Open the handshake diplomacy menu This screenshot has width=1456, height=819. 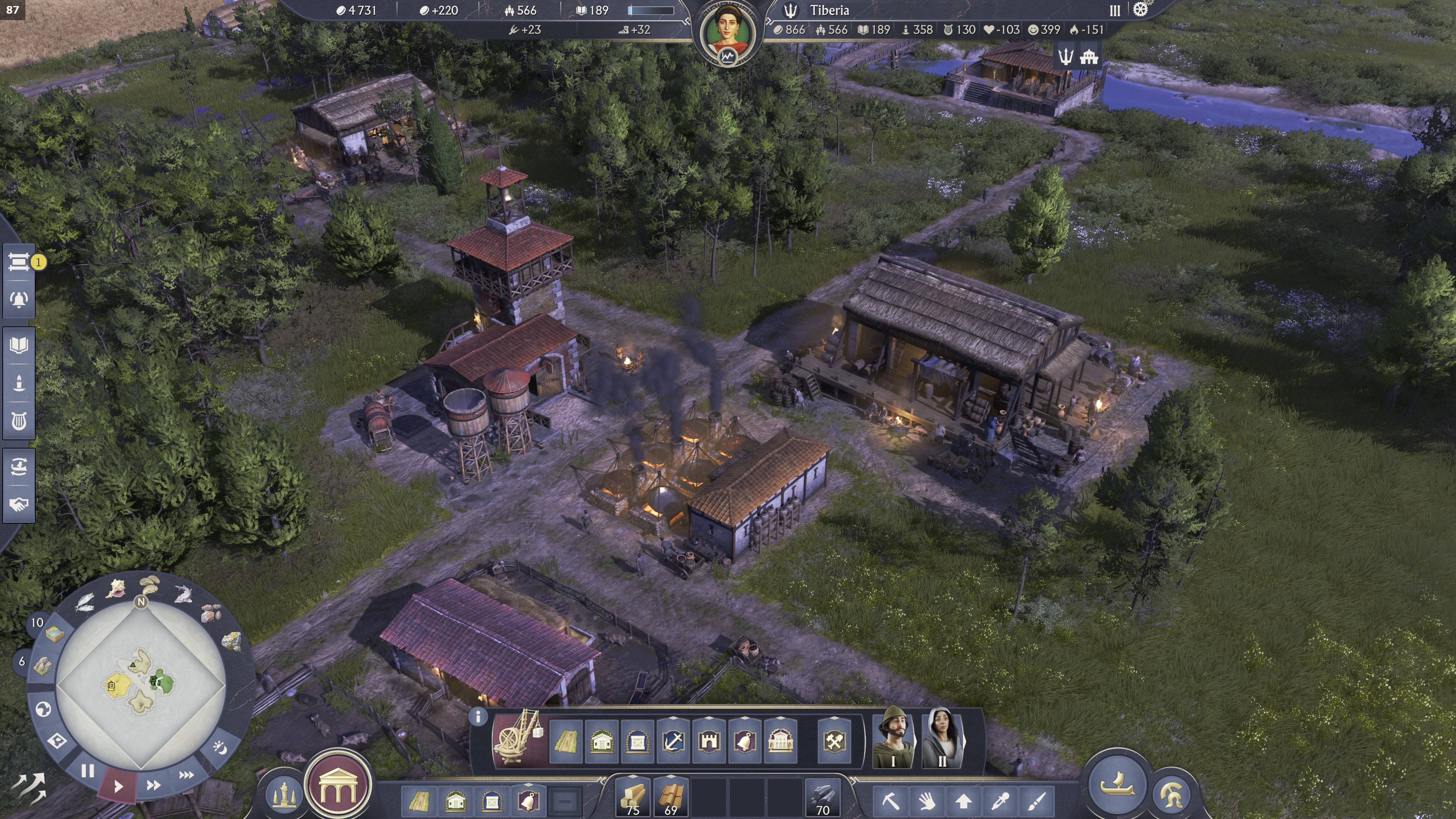point(19,504)
